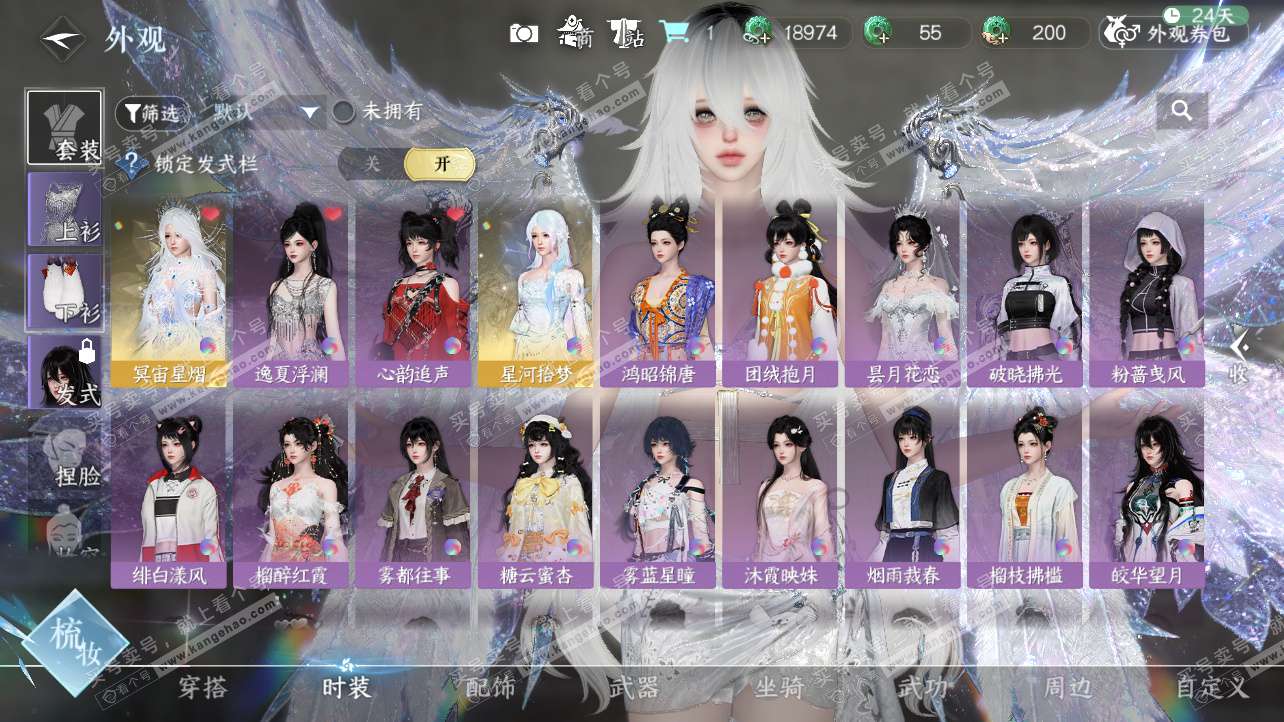Choose the 发式 hairstyle category
This screenshot has height=722, width=1284.
pyautogui.click(x=65, y=372)
